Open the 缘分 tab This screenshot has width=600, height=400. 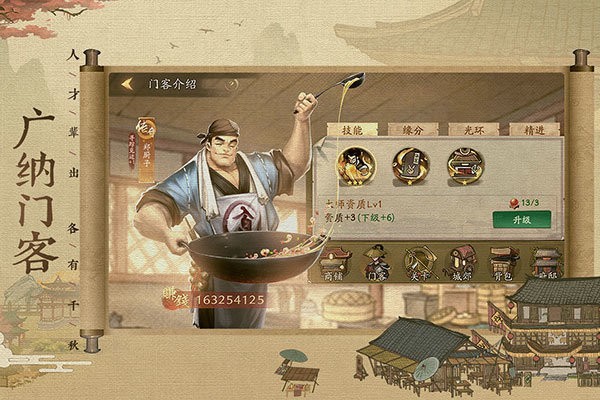[x=410, y=128]
